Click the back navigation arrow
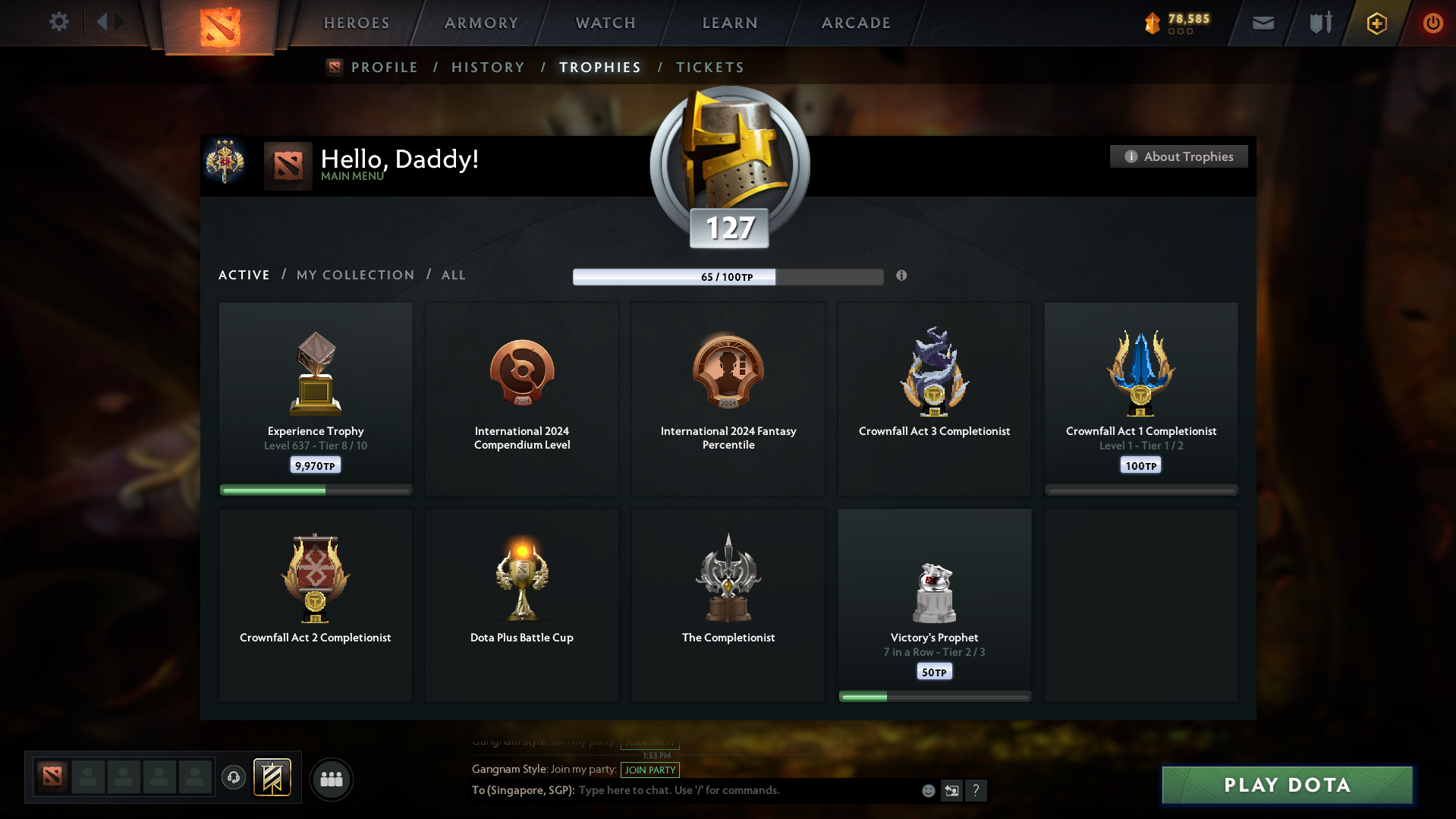1456x819 pixels. pyautogui.click(x=103, y=22)
